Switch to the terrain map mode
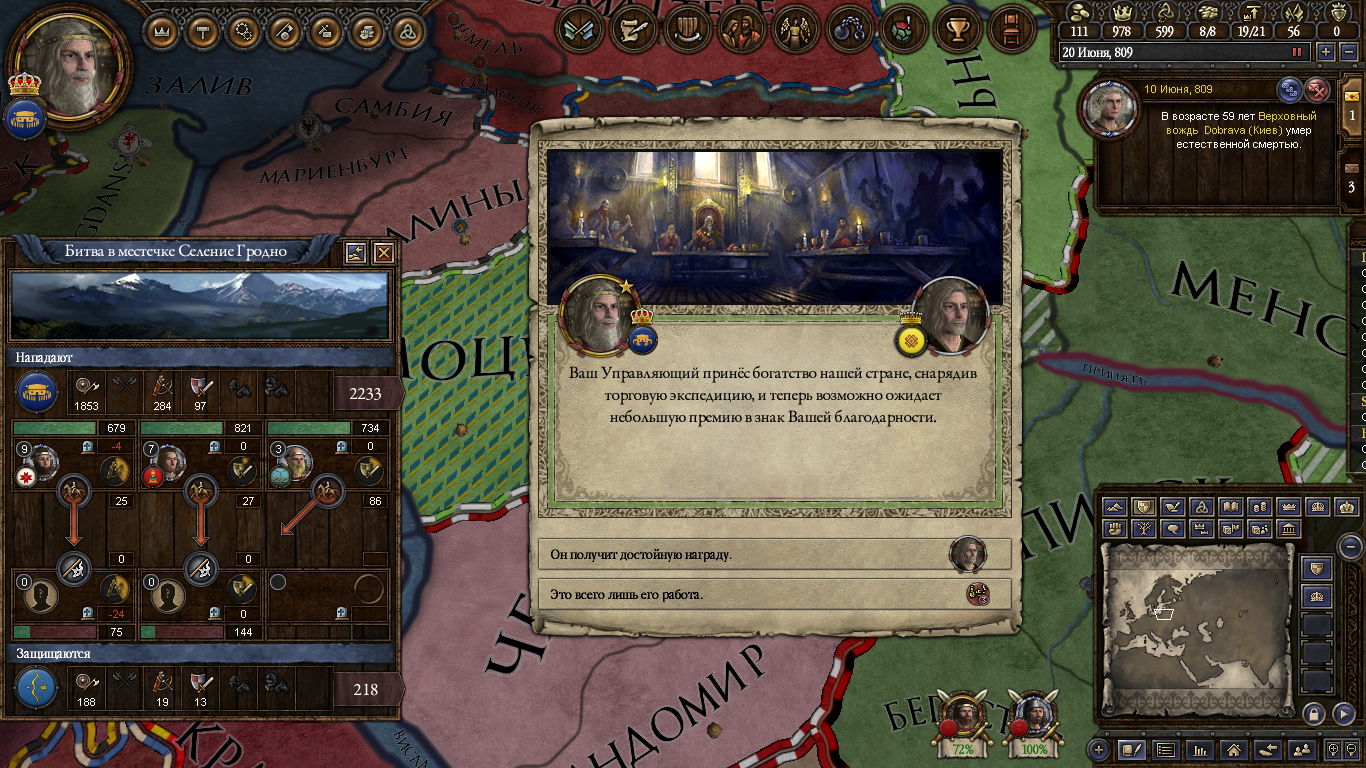Image resolution: width=1366 pixels, height=768 pixels. (x=1115, y=507)
